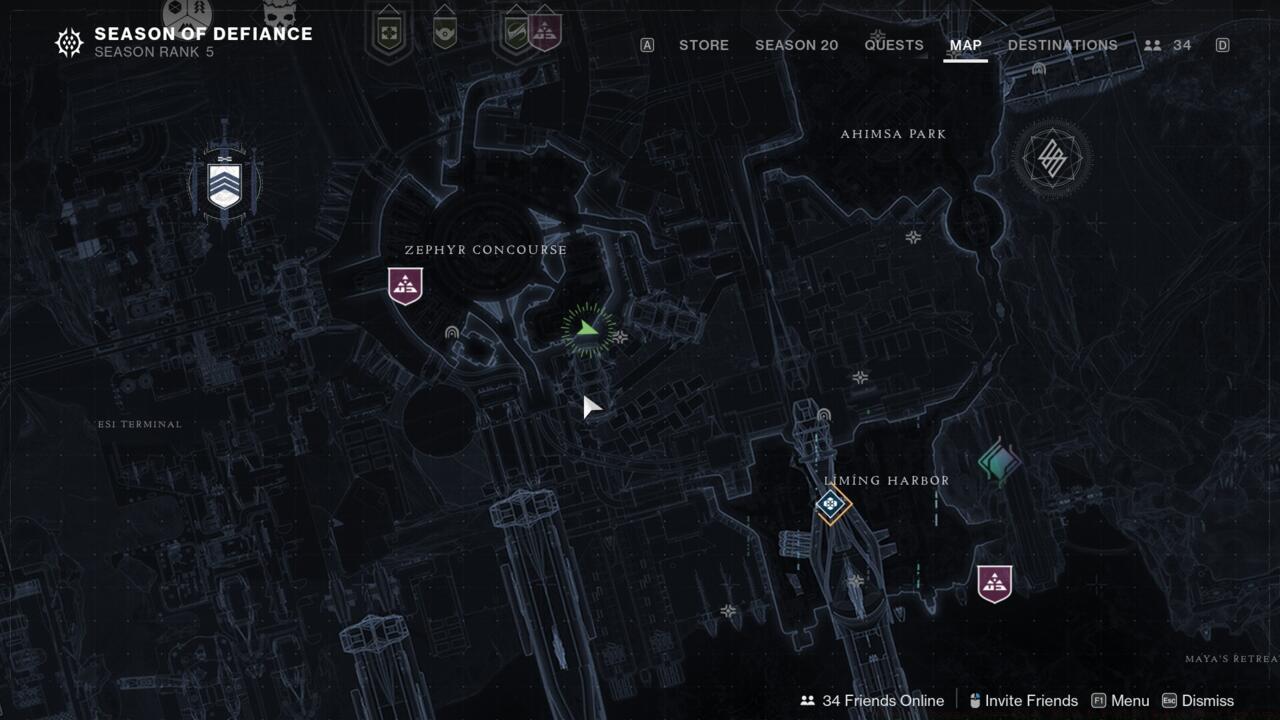
Task: Dismiss the map screen
Action: click(x=1197, y=700)
